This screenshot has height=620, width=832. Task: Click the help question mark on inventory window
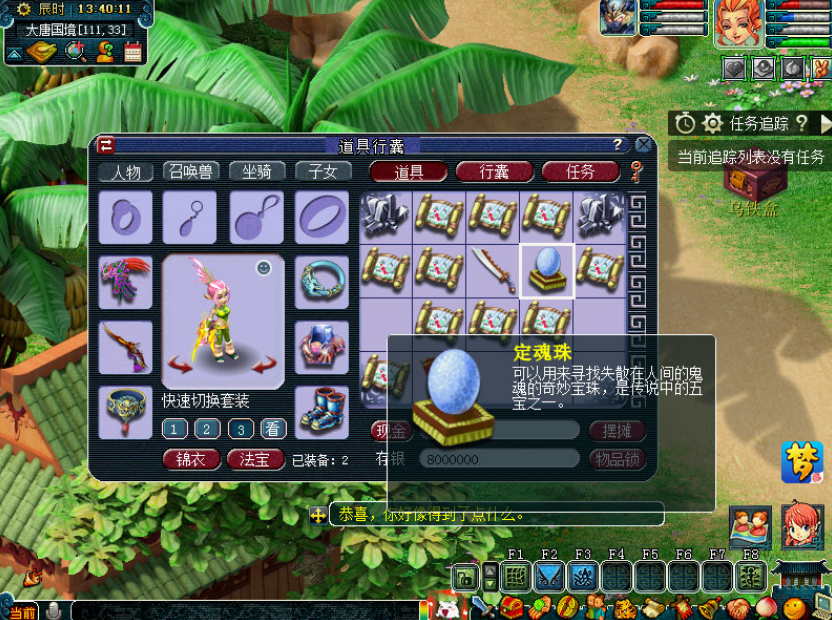coord(618,145)
